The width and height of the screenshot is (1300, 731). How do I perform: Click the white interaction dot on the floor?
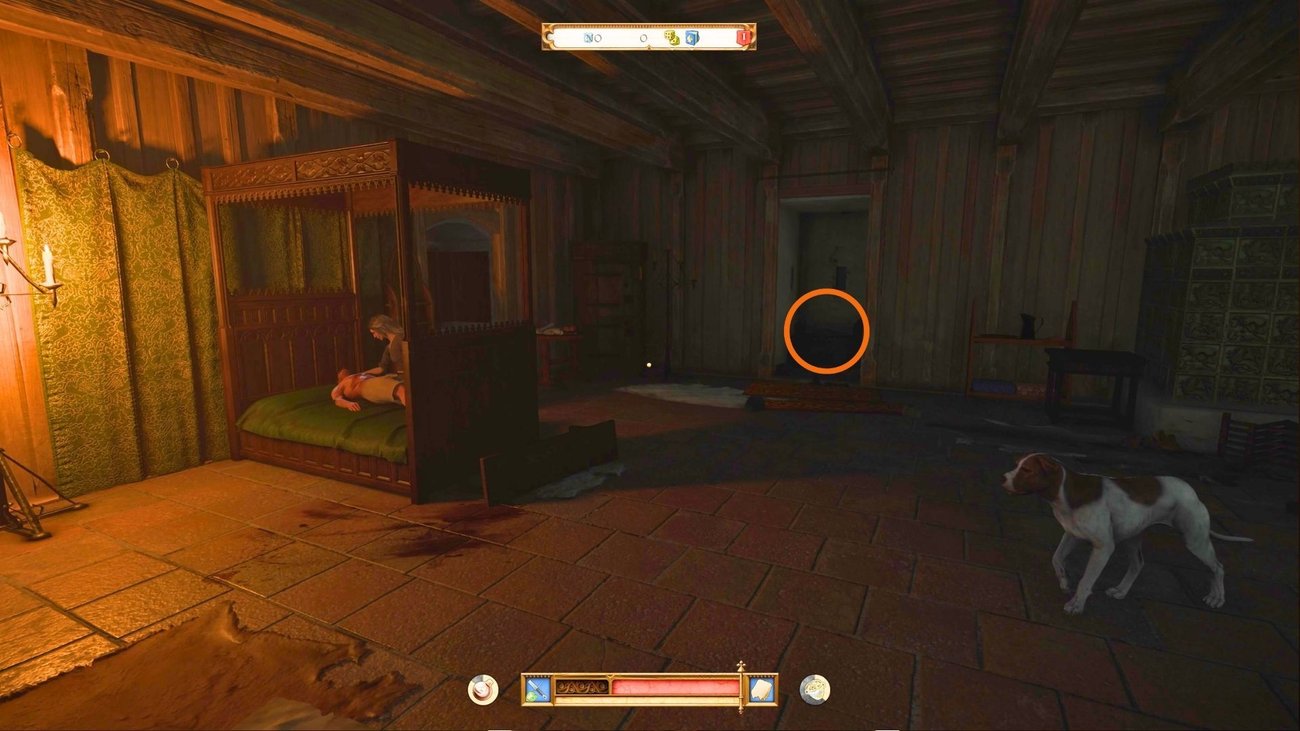pos(650,364)
